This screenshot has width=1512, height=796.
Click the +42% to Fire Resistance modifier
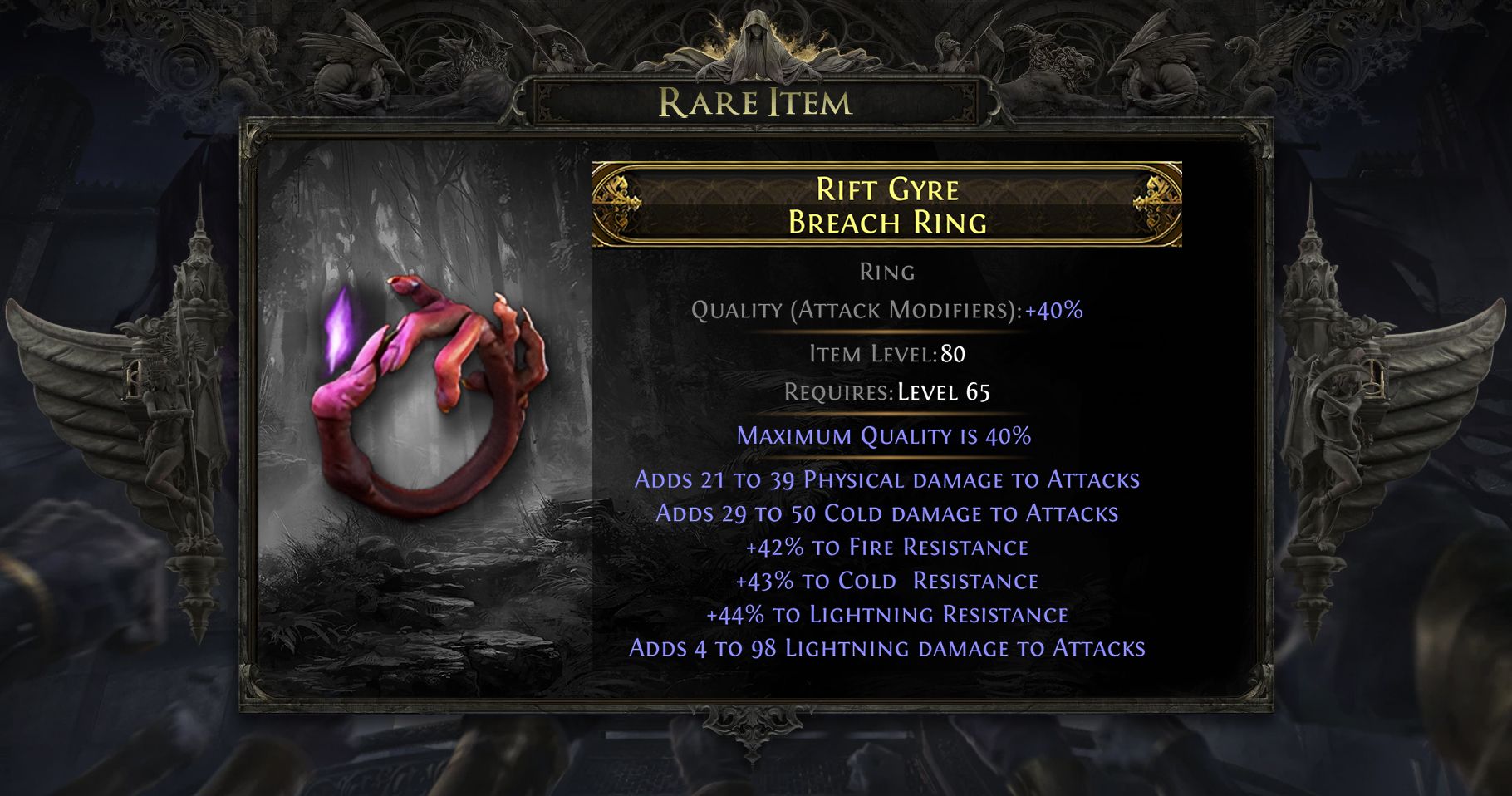tap(886, 547)
